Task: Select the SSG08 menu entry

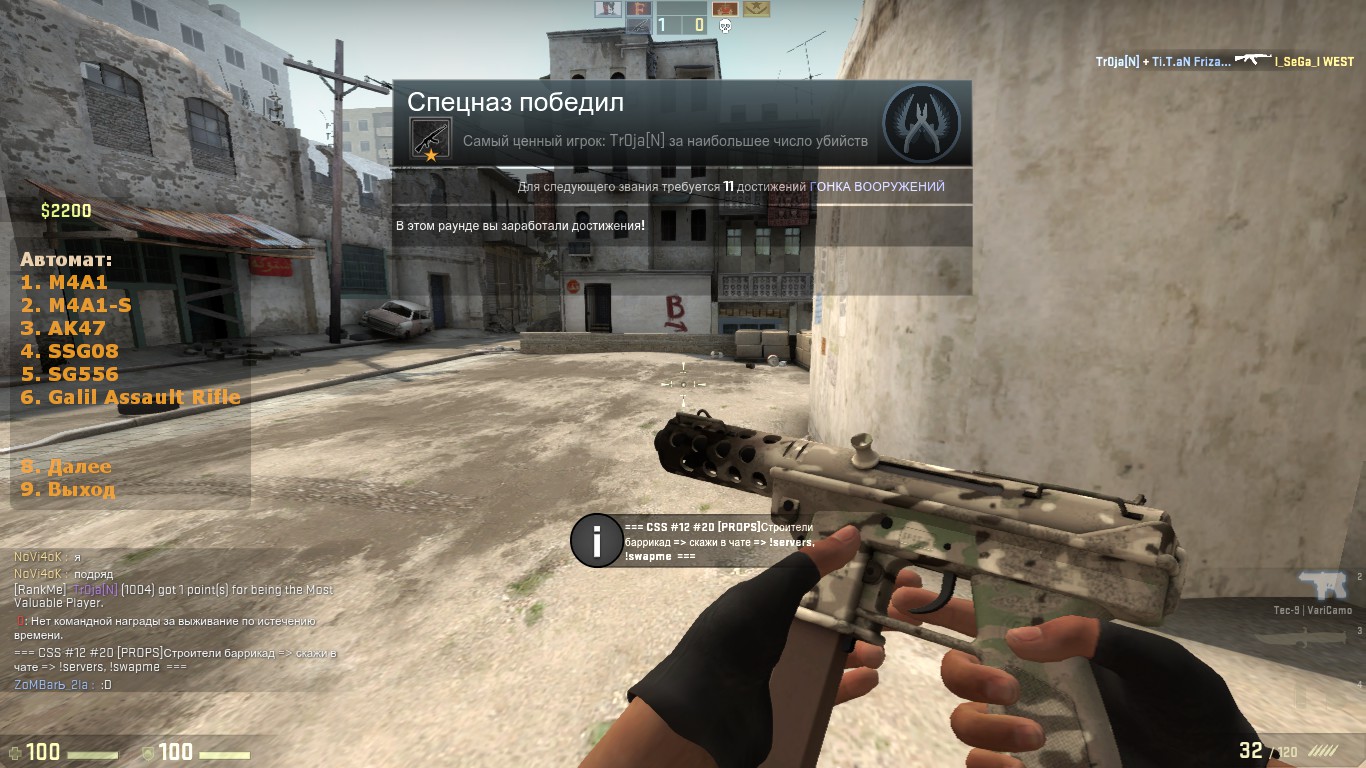Action: [x=69, y=351]
